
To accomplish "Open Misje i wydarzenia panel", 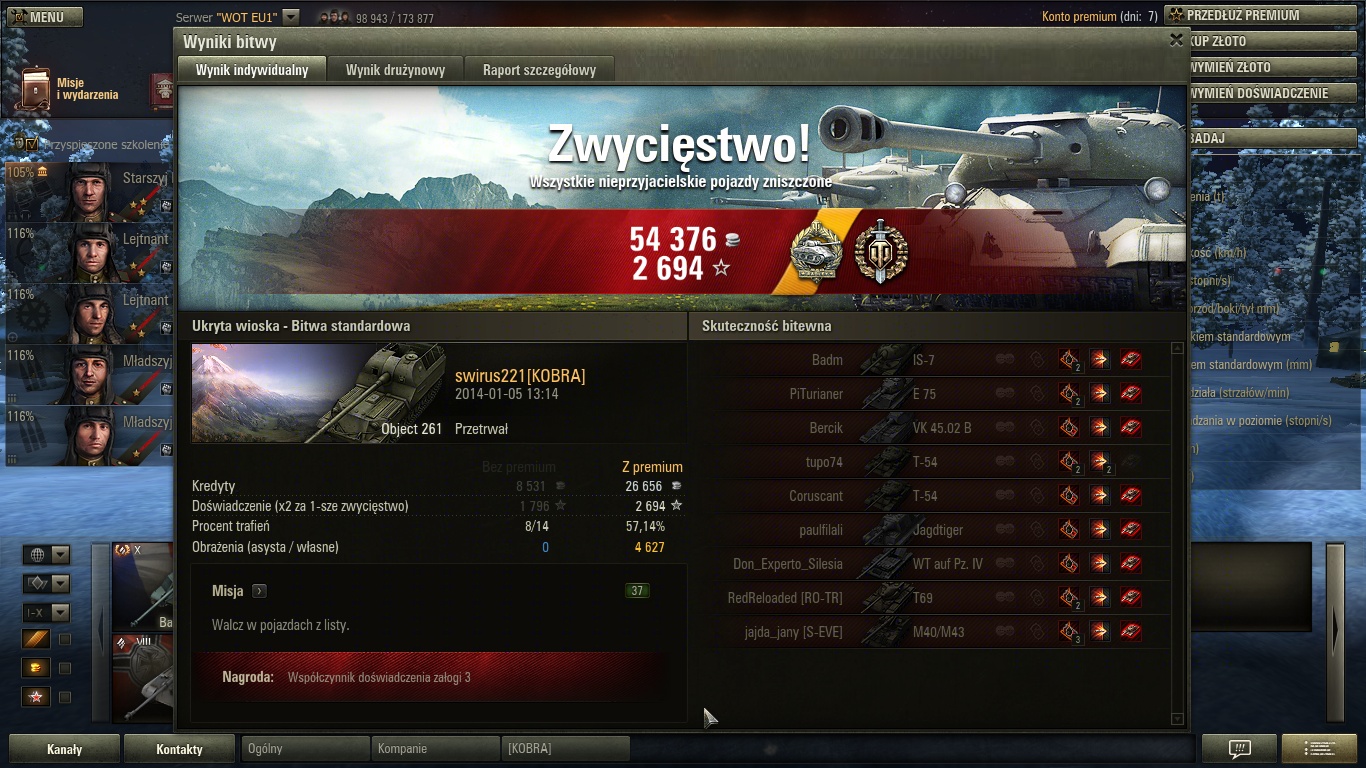I will pyautogui.click(x=70, y=89).
